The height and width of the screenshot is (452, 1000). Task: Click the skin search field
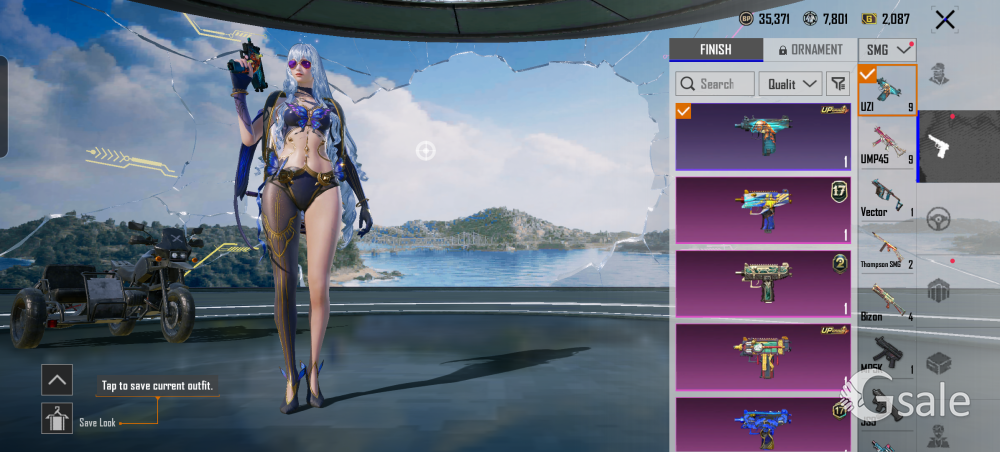[714, 84]
